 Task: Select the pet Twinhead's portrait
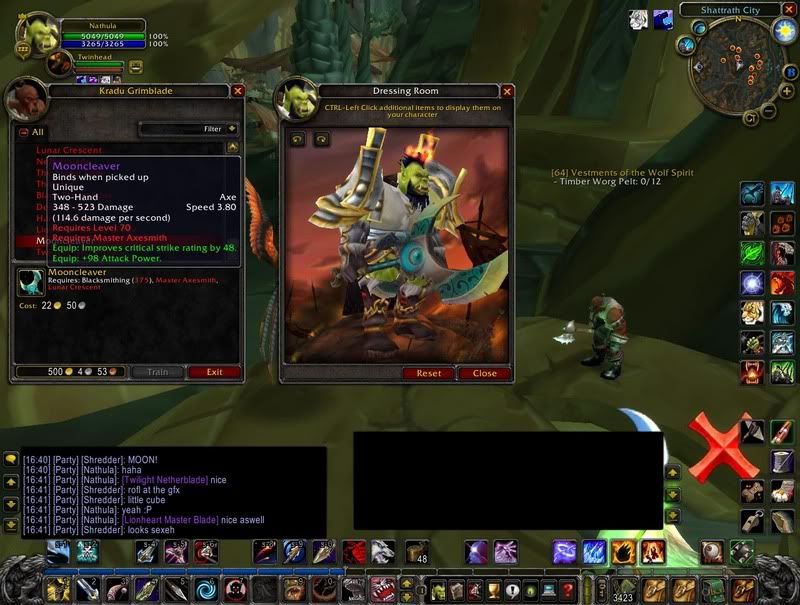pyautogui.click(x=61, y=63)
